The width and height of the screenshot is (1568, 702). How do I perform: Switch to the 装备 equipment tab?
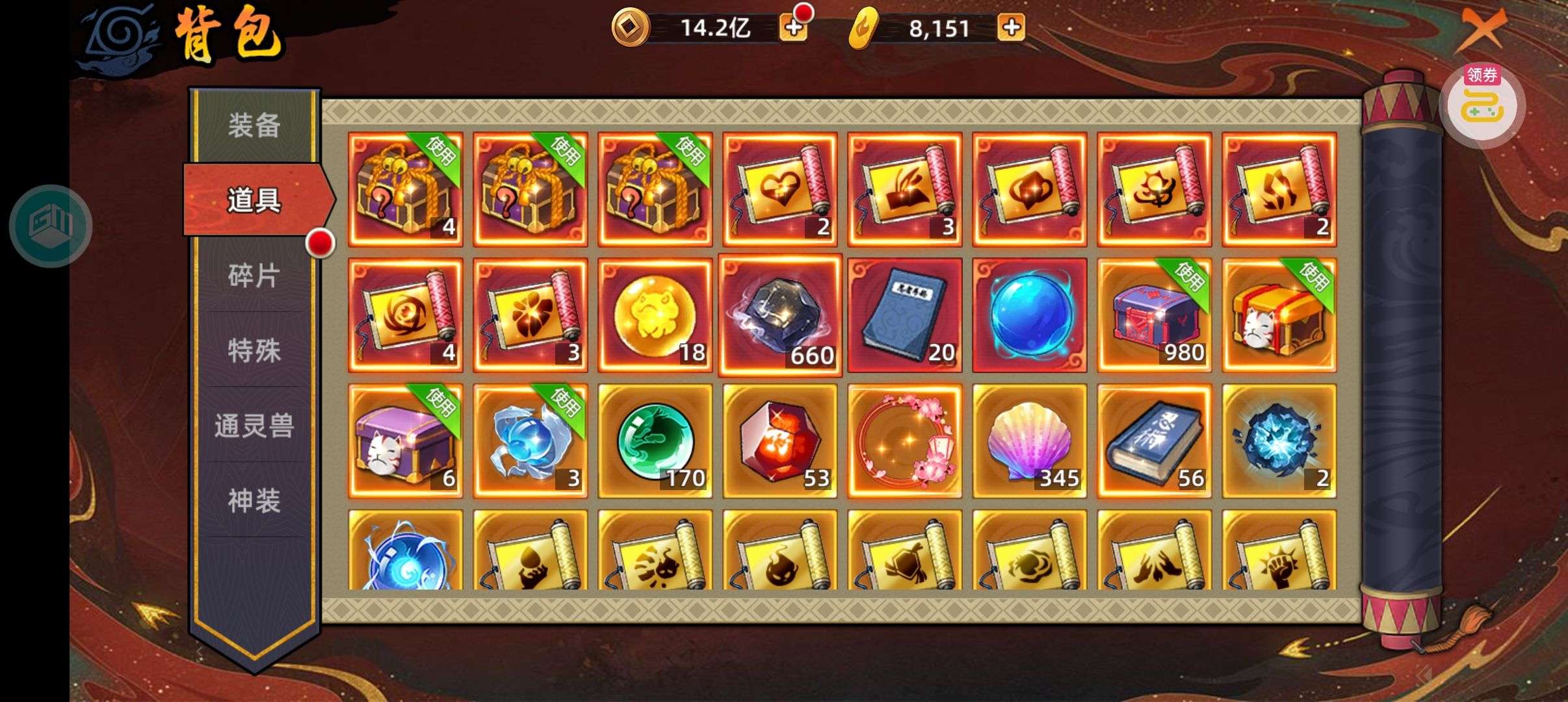click(x=254, y=125)
